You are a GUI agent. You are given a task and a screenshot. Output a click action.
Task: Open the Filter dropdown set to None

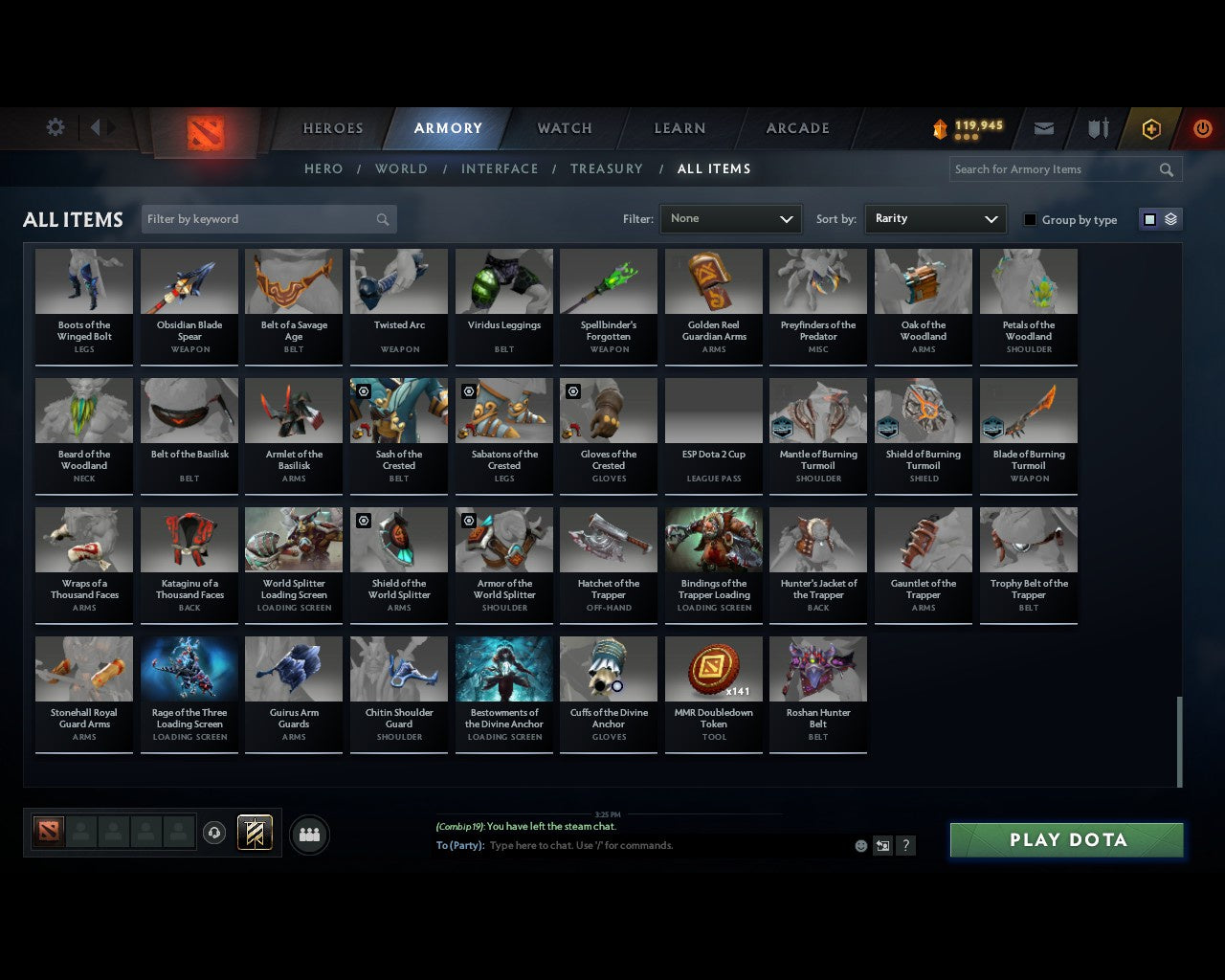(730, 219)
